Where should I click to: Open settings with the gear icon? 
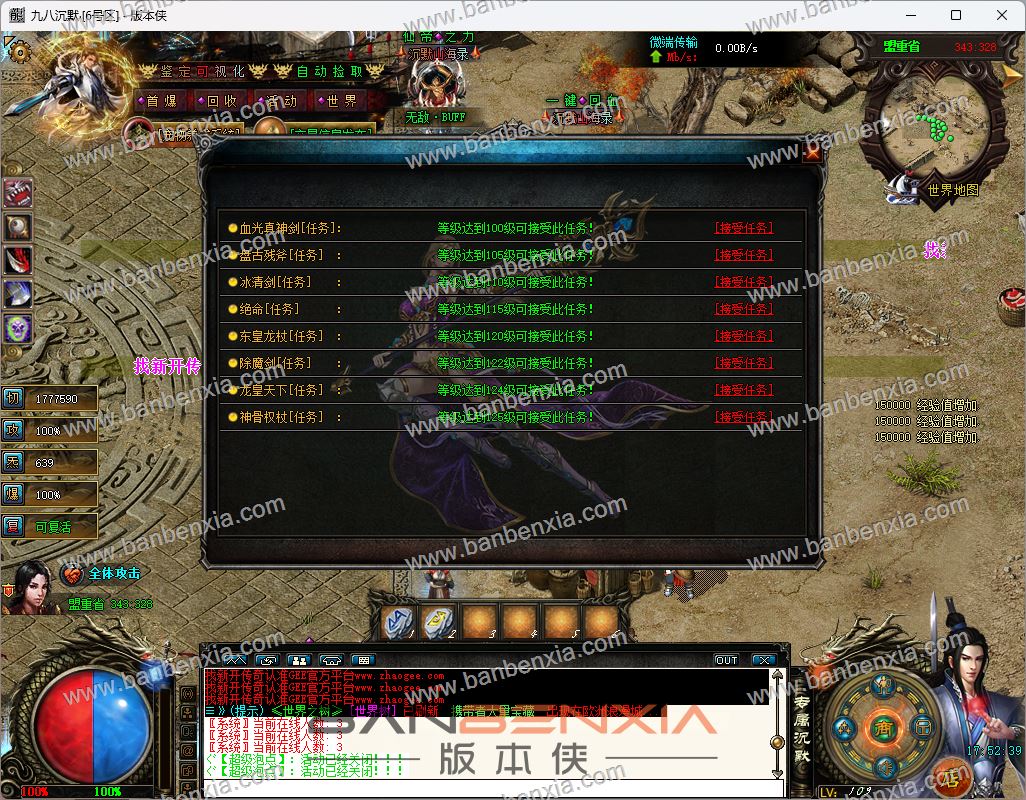[17, 52]
